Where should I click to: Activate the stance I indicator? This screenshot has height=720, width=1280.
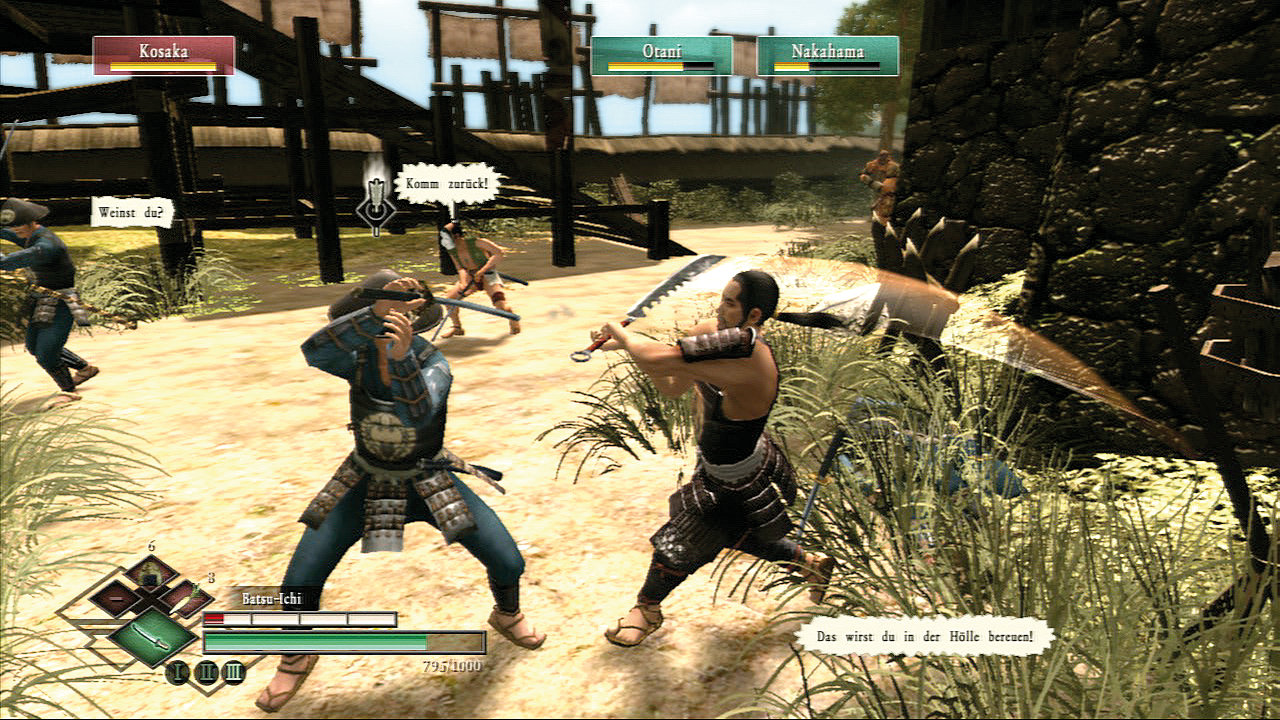tap(177, 672)
